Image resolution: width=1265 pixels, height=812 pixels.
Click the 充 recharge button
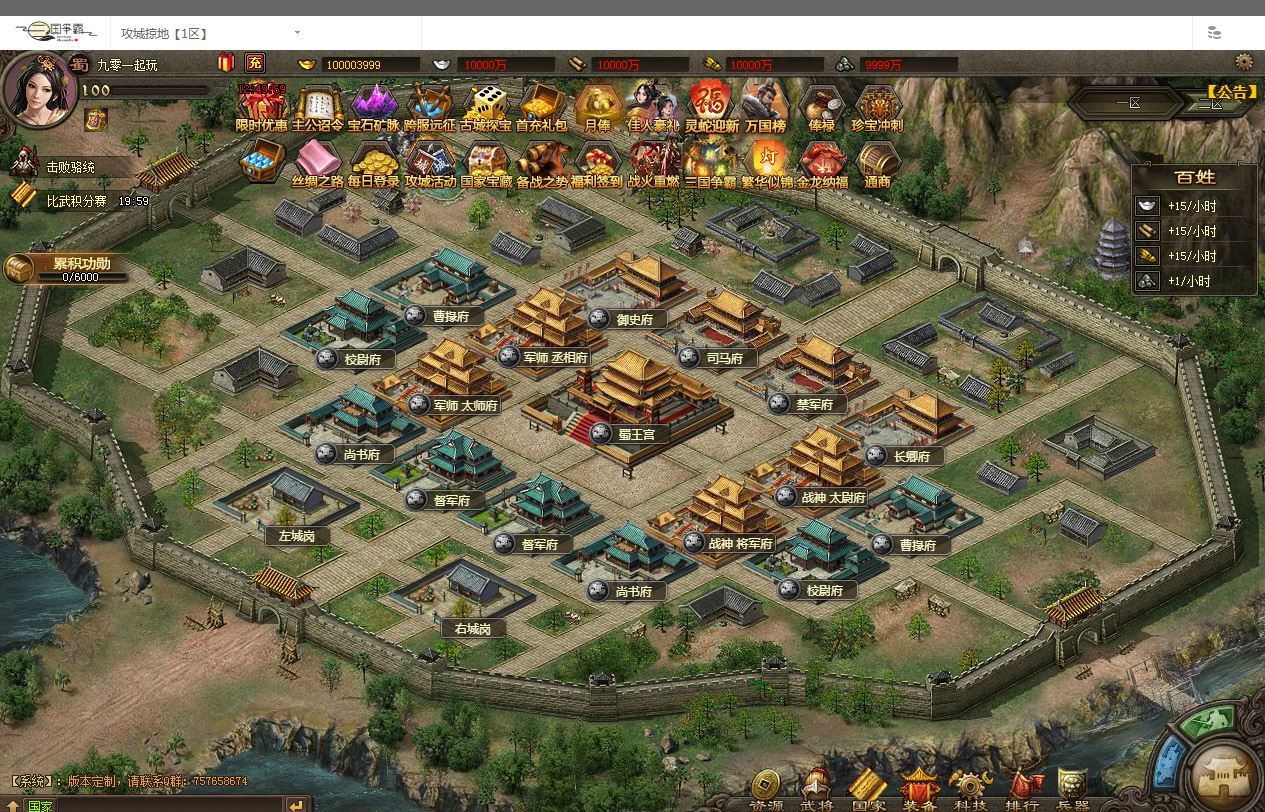click(255, 63)
